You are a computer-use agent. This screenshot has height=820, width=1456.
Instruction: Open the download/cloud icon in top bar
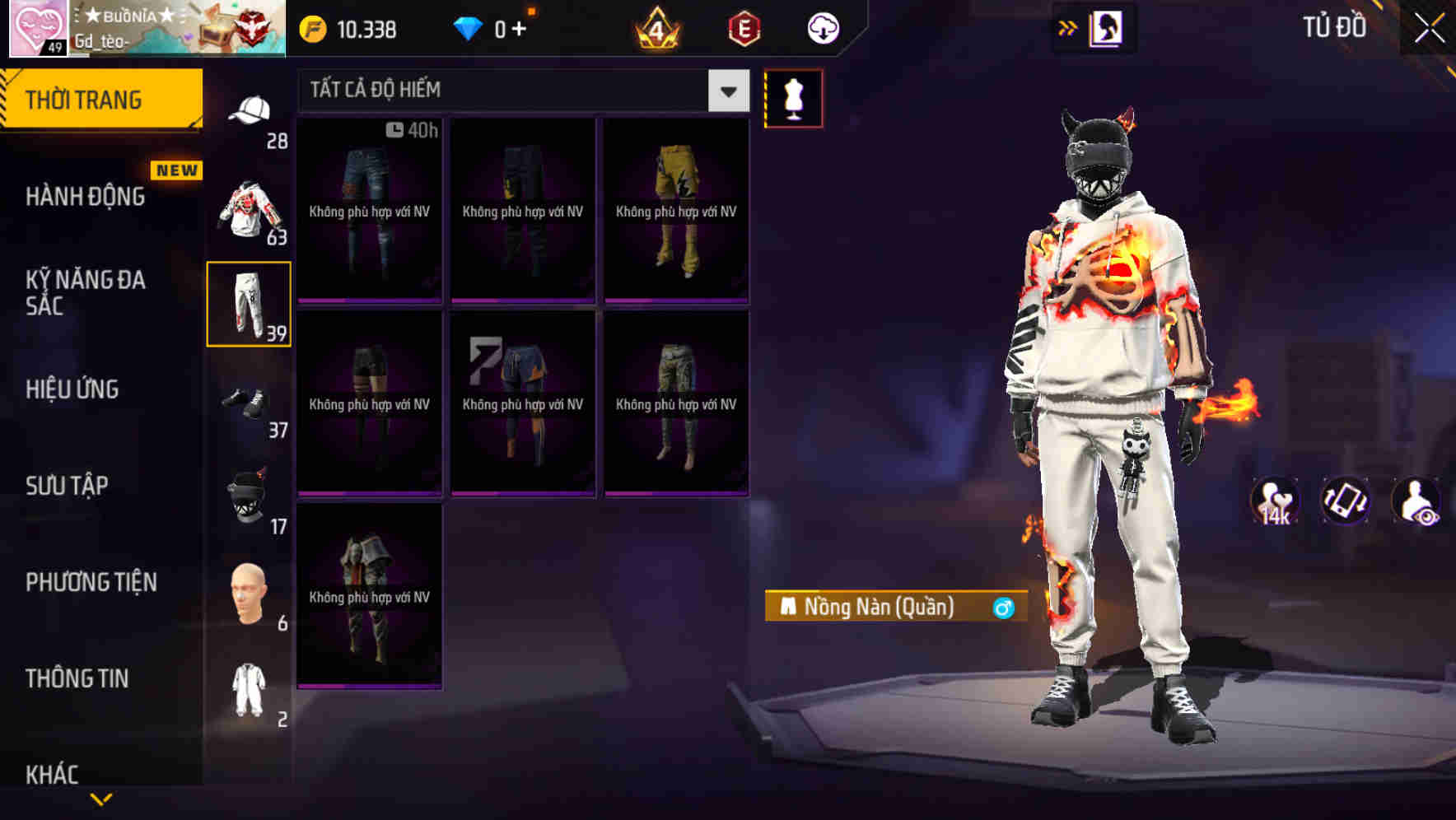click(823, 27)
